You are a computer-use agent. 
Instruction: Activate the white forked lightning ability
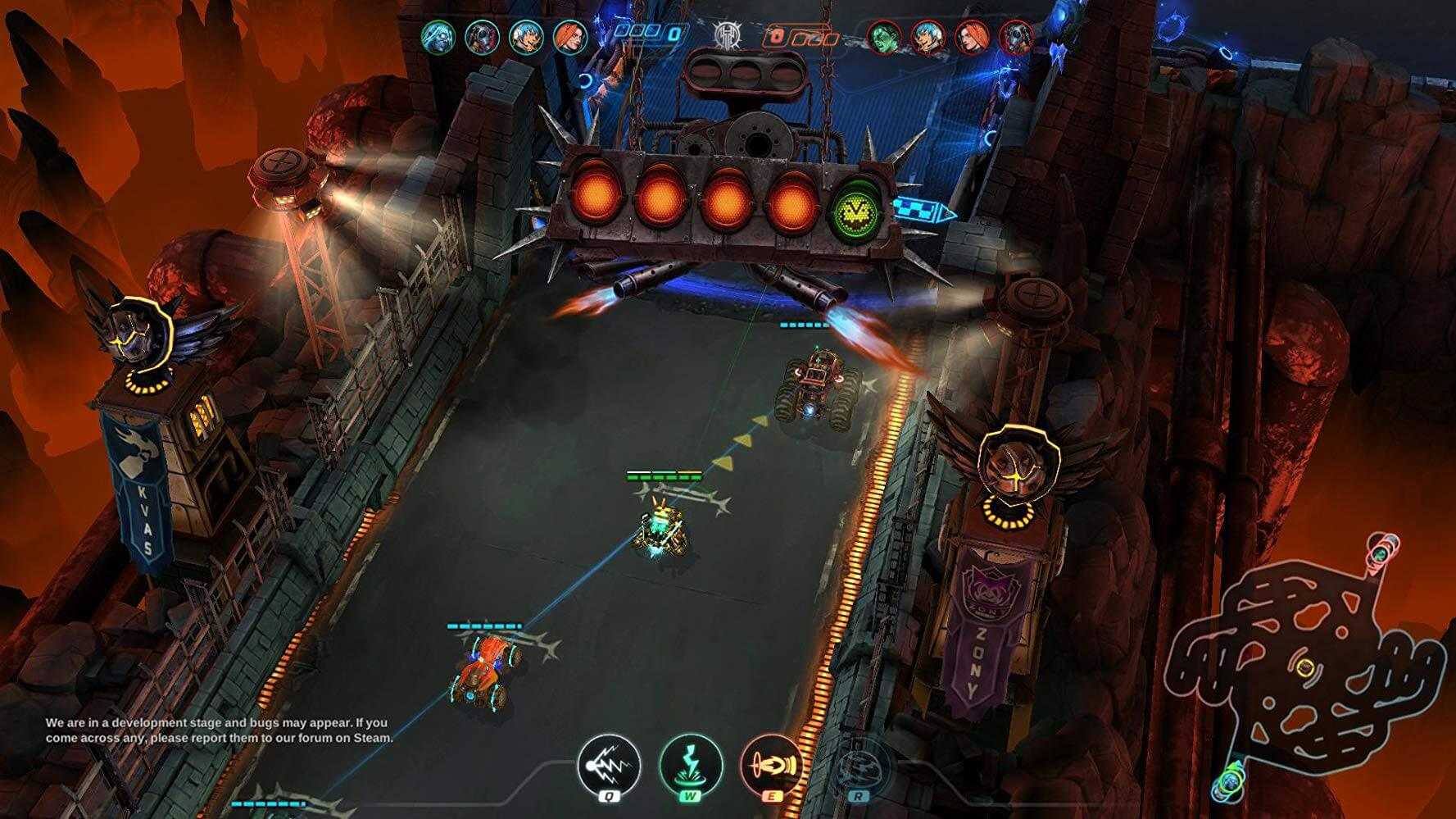[608, 765]
